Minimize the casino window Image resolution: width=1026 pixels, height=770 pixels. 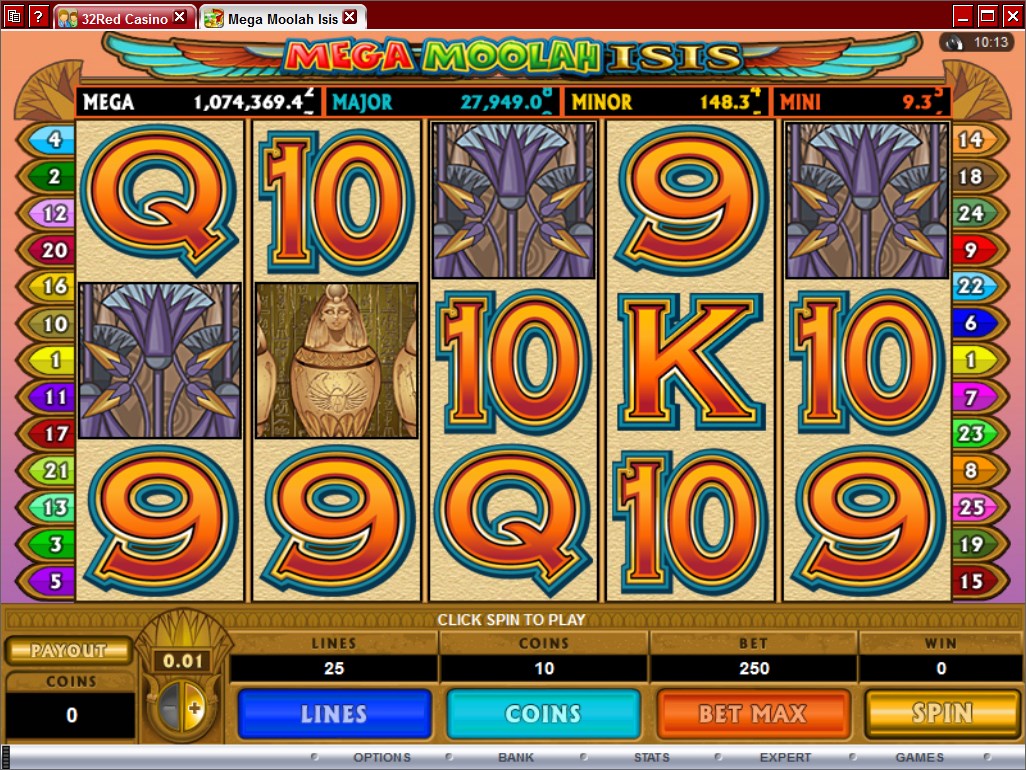tap(963, 16)
